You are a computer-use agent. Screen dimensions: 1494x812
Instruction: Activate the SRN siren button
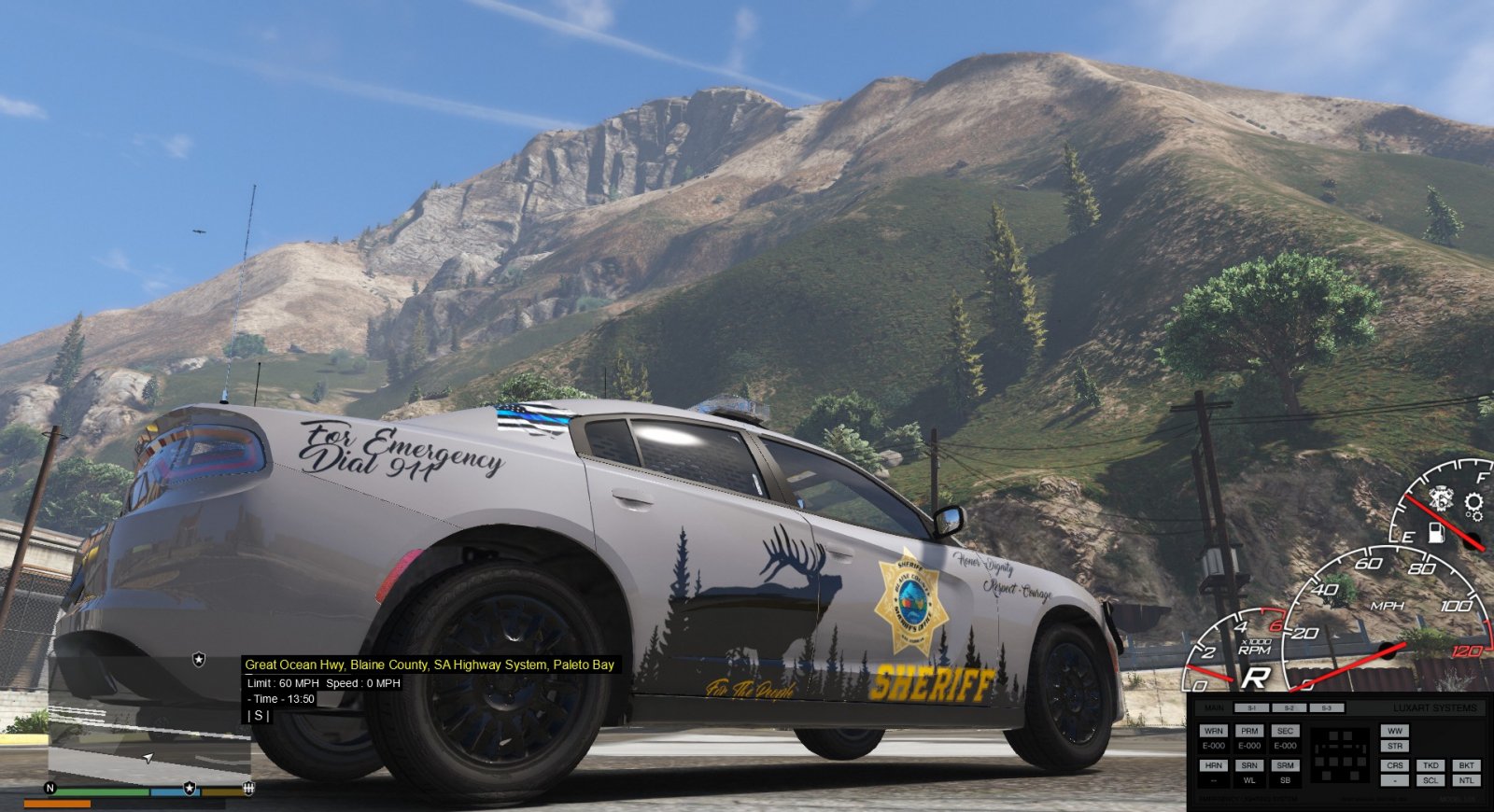click(1249, 765)
